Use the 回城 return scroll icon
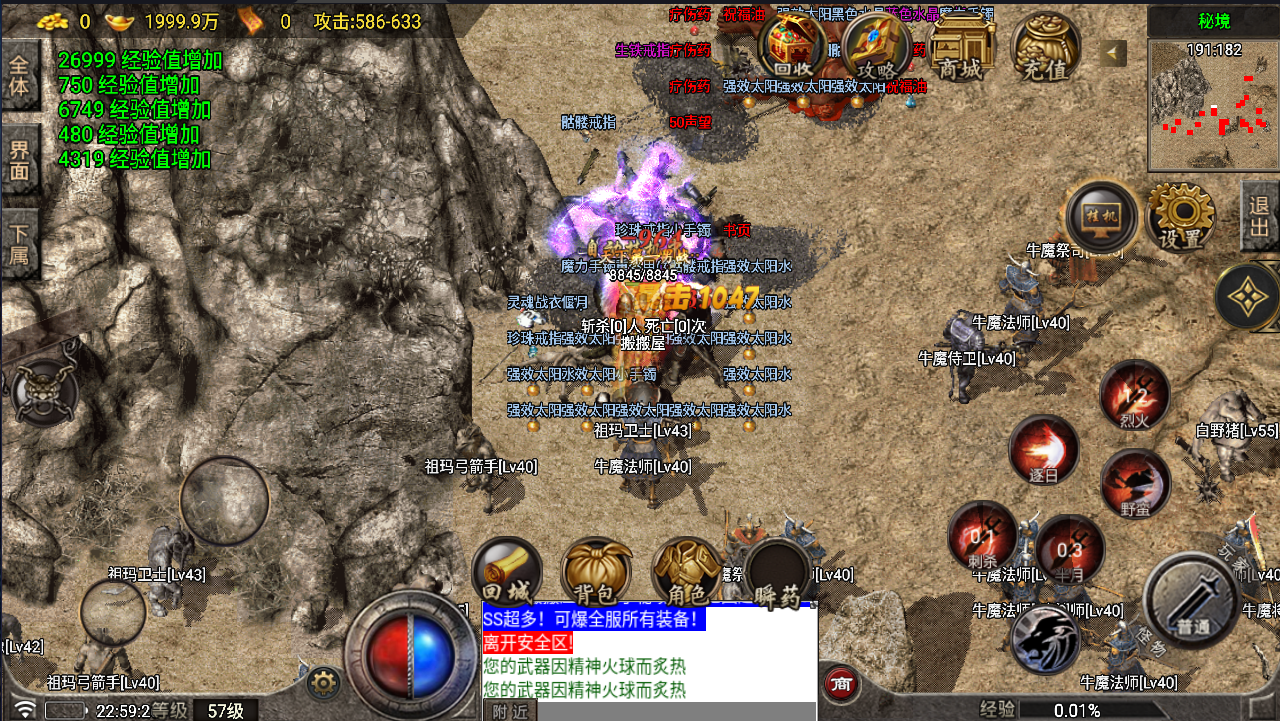This screenshot has width=1280, height=721. point(507,567)
